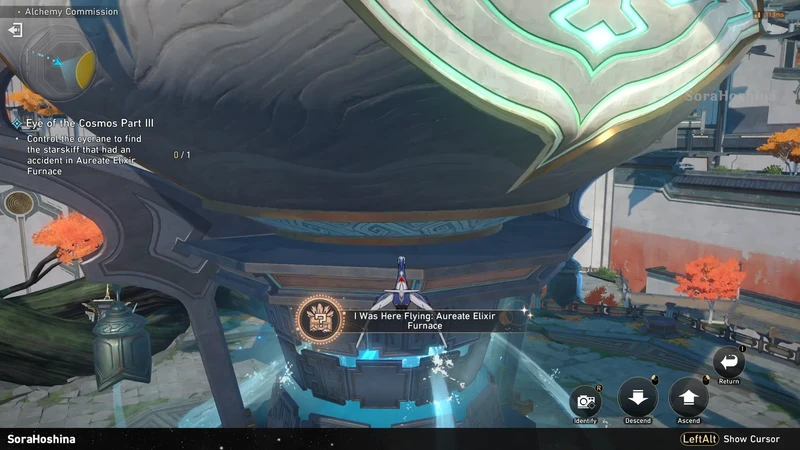Click the exit icon above the minimap
Viewport: 800px width, 450px height.
15,30
